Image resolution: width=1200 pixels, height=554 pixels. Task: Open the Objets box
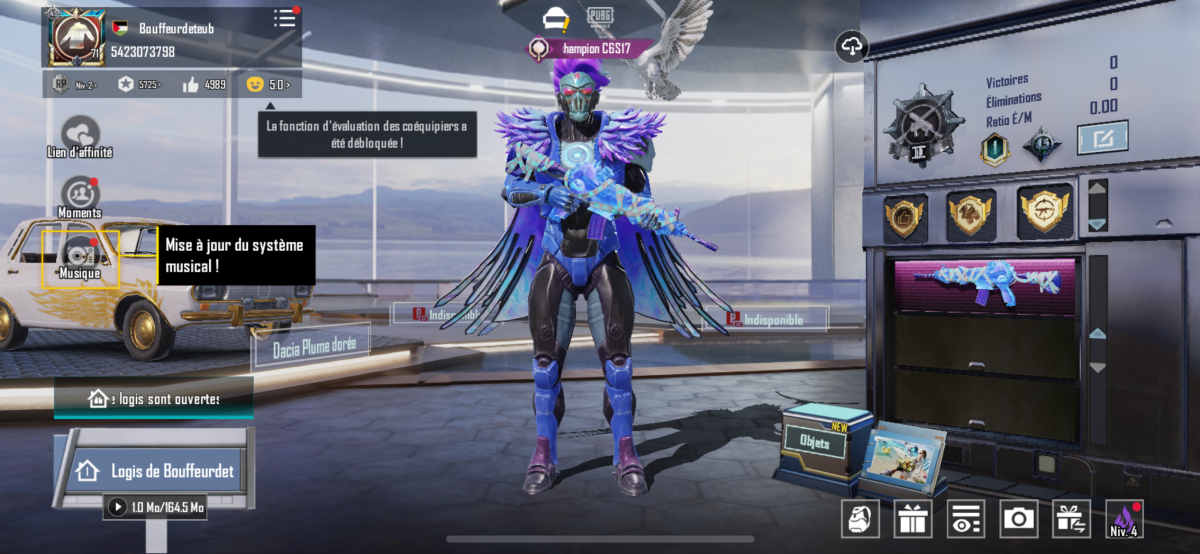click(816, 439)
